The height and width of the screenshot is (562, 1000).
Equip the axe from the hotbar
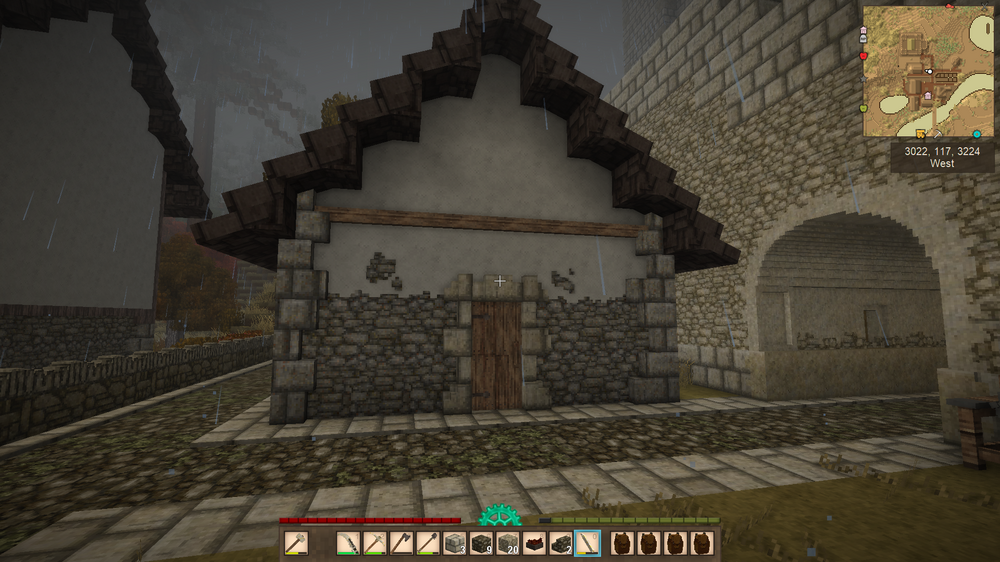[x=400, y=543]
